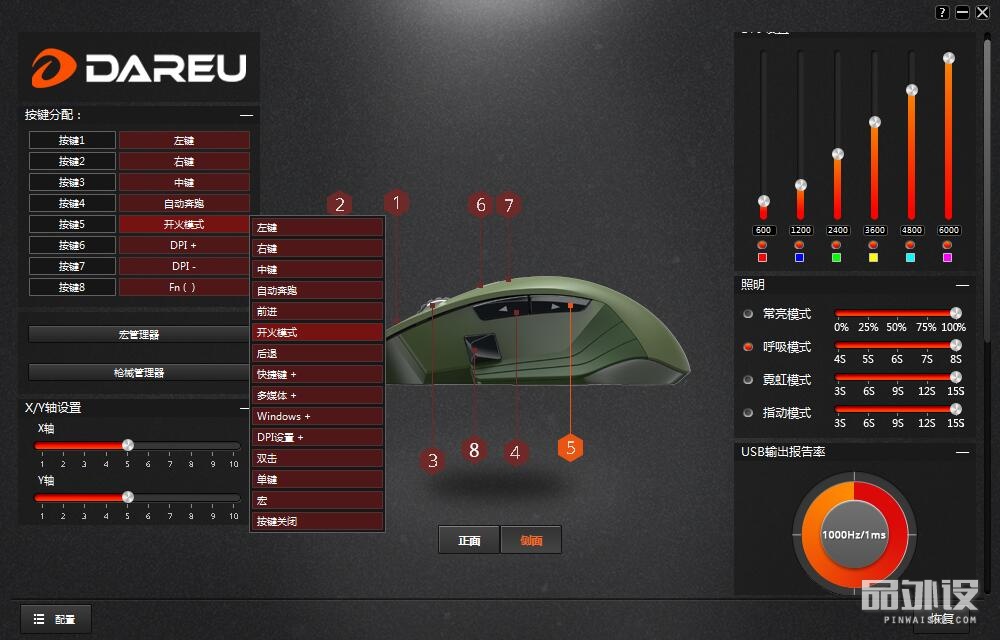Viewport: 1000px width, 640px height.
Task: Open 按键8 assignment showing Fn ( )
Action: 184,287
